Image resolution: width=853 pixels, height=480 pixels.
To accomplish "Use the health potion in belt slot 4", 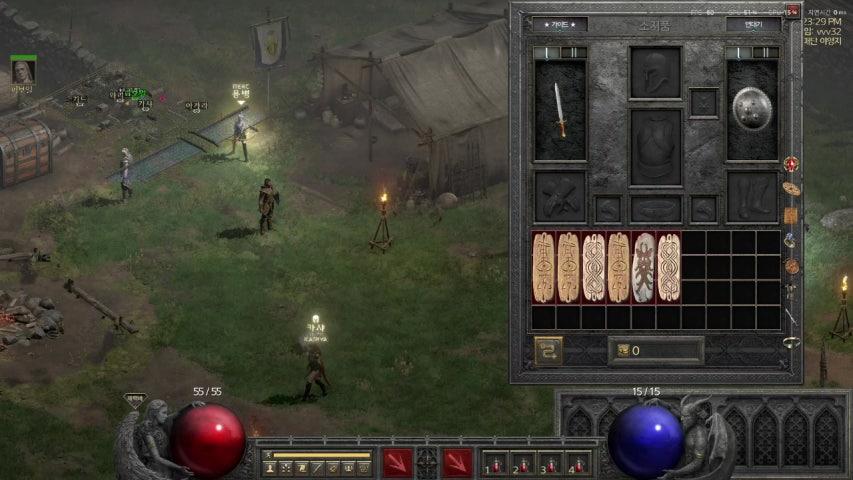I will coord(578,464).
